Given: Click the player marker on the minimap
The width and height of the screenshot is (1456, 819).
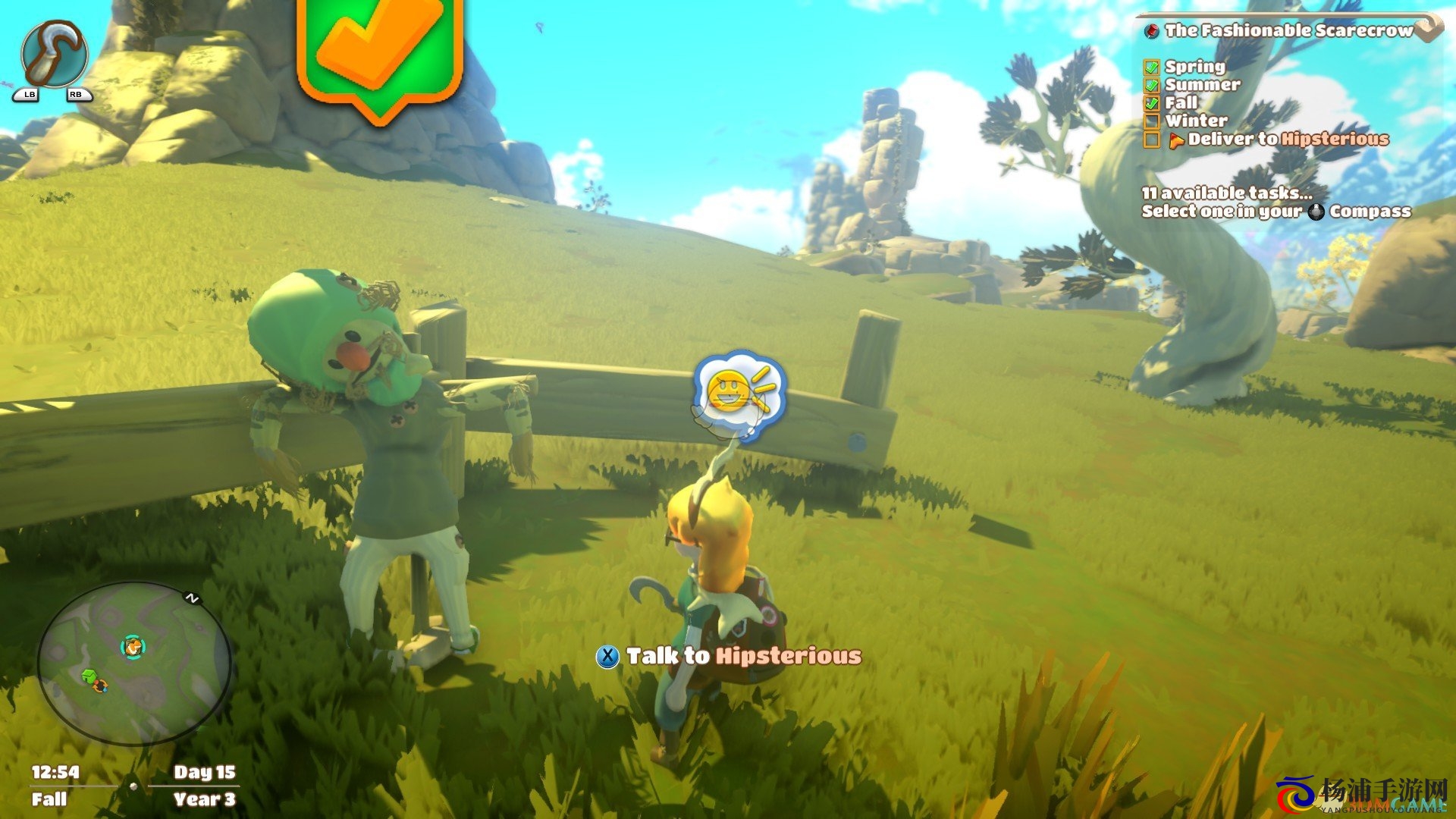Looking at the screenshot, I should point(133,646).
